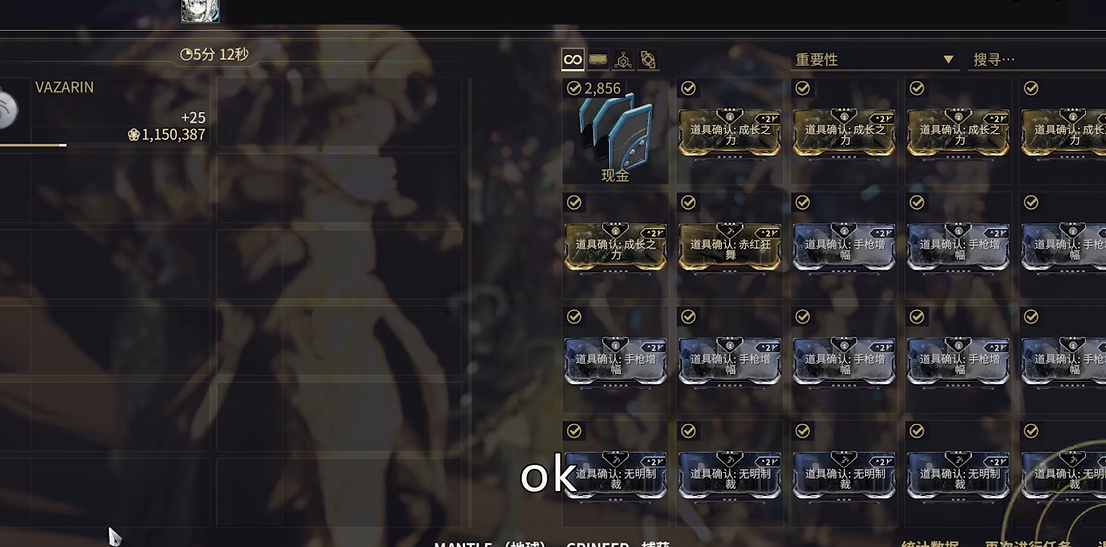
Task: Select the 赤红狂舞 mod card
Action: click(729, 246)
